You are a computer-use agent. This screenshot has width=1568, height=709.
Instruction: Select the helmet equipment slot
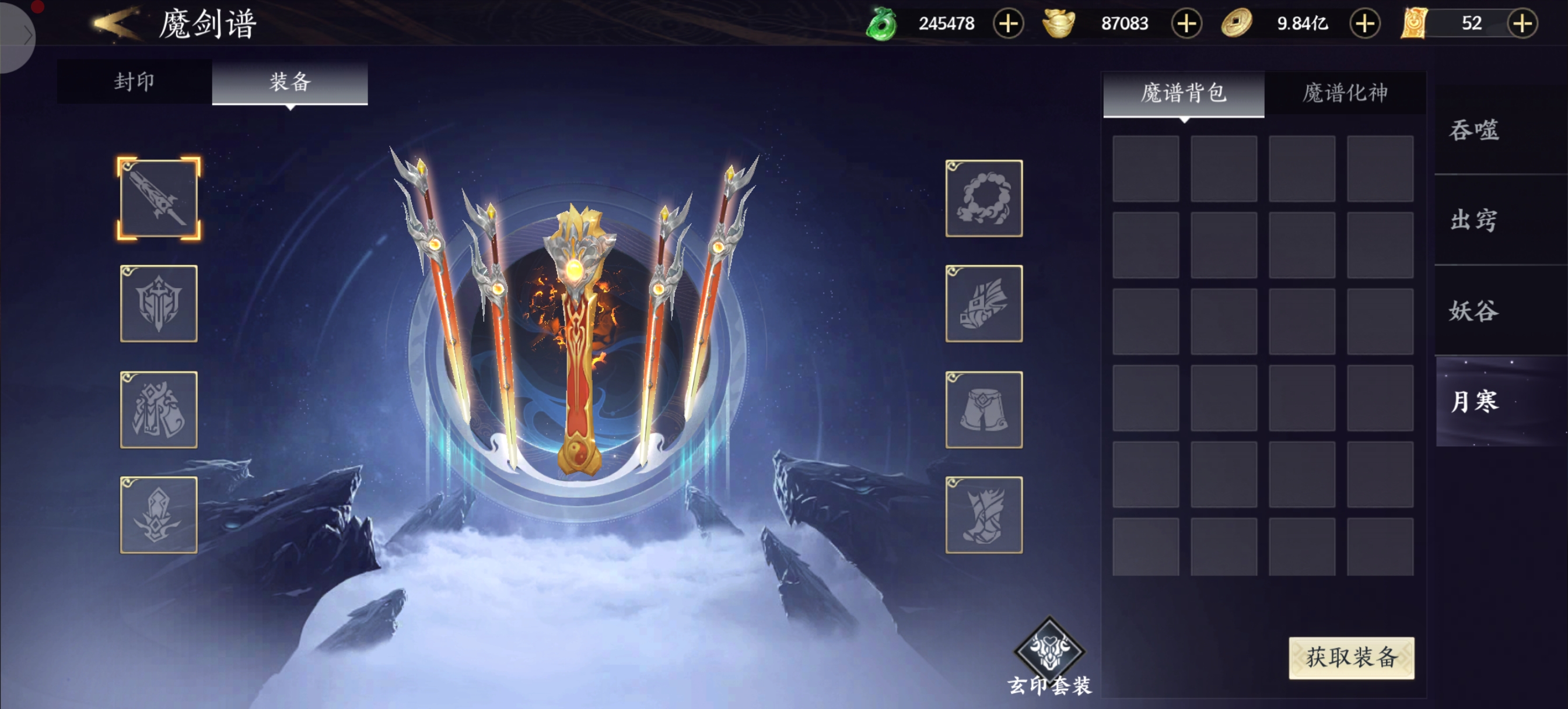(159, 304)
